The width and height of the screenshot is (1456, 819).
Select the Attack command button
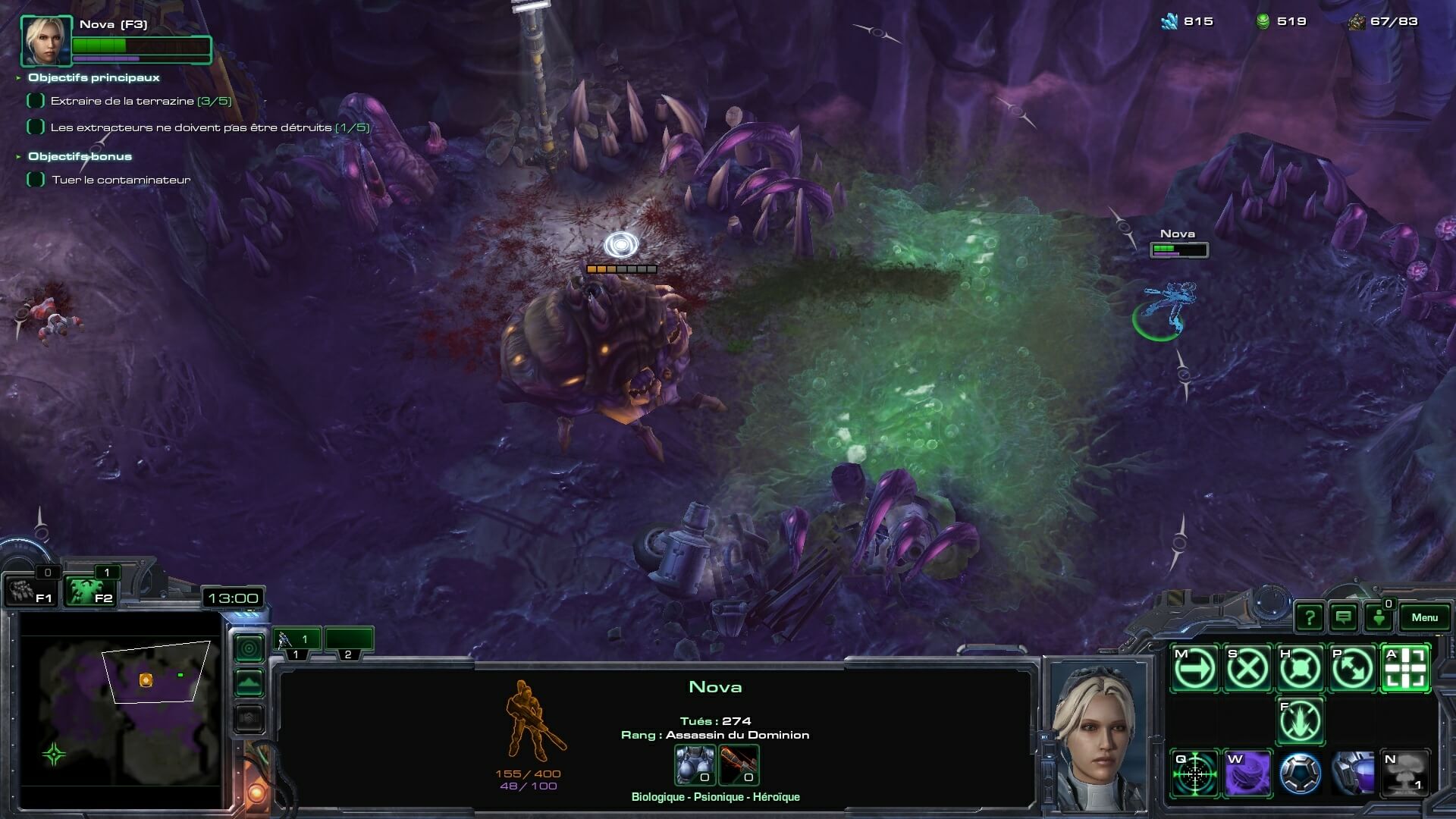(1406, 669)
